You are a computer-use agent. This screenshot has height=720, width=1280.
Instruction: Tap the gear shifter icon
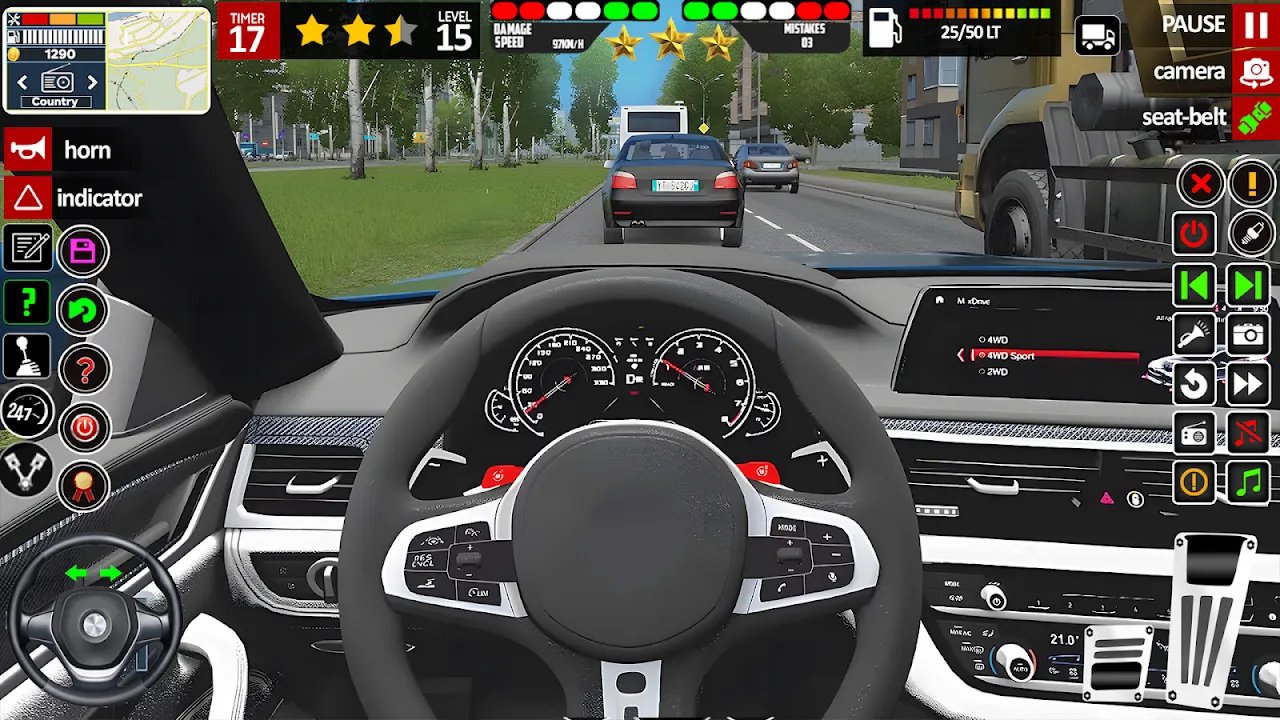pyautogui.click(x=28, y=356)
